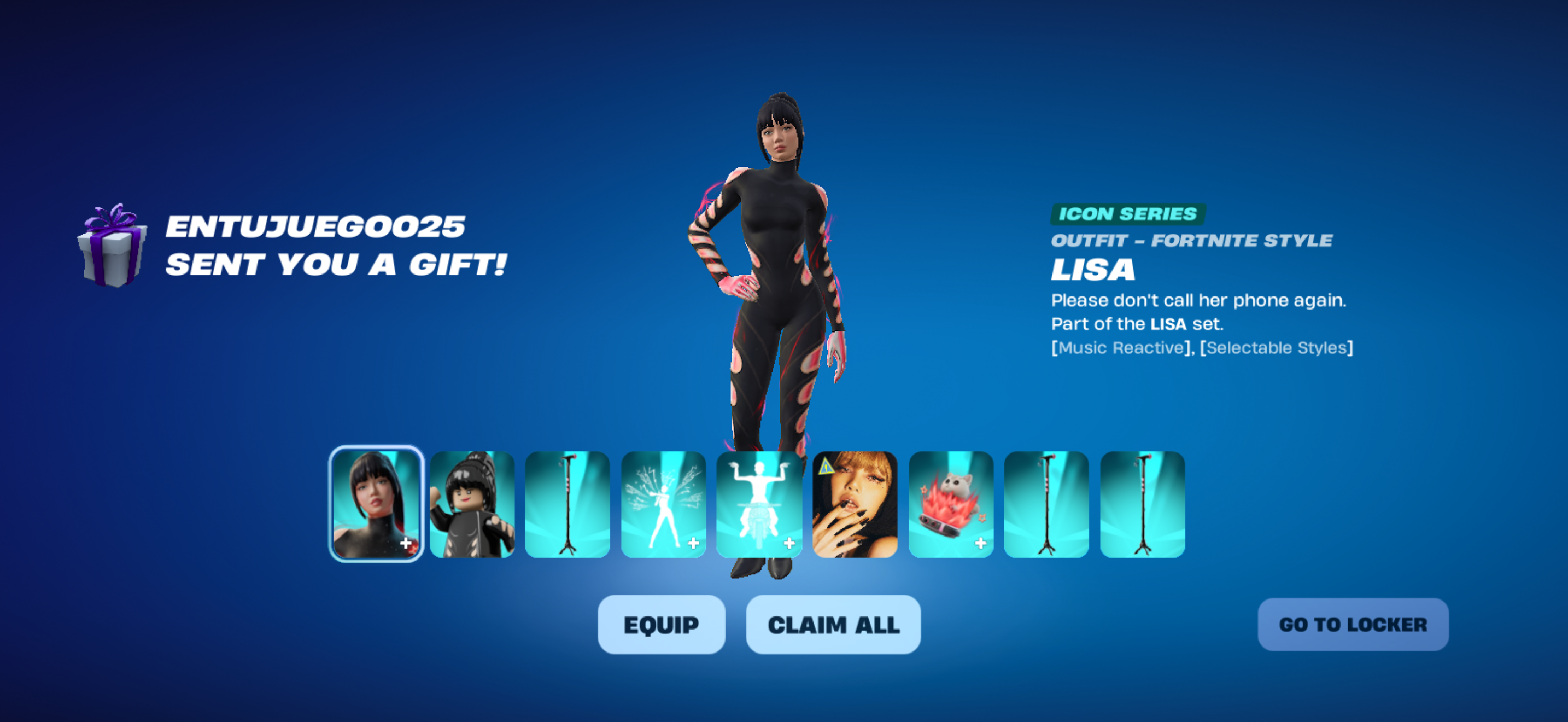Claim all gifted items

833,625
